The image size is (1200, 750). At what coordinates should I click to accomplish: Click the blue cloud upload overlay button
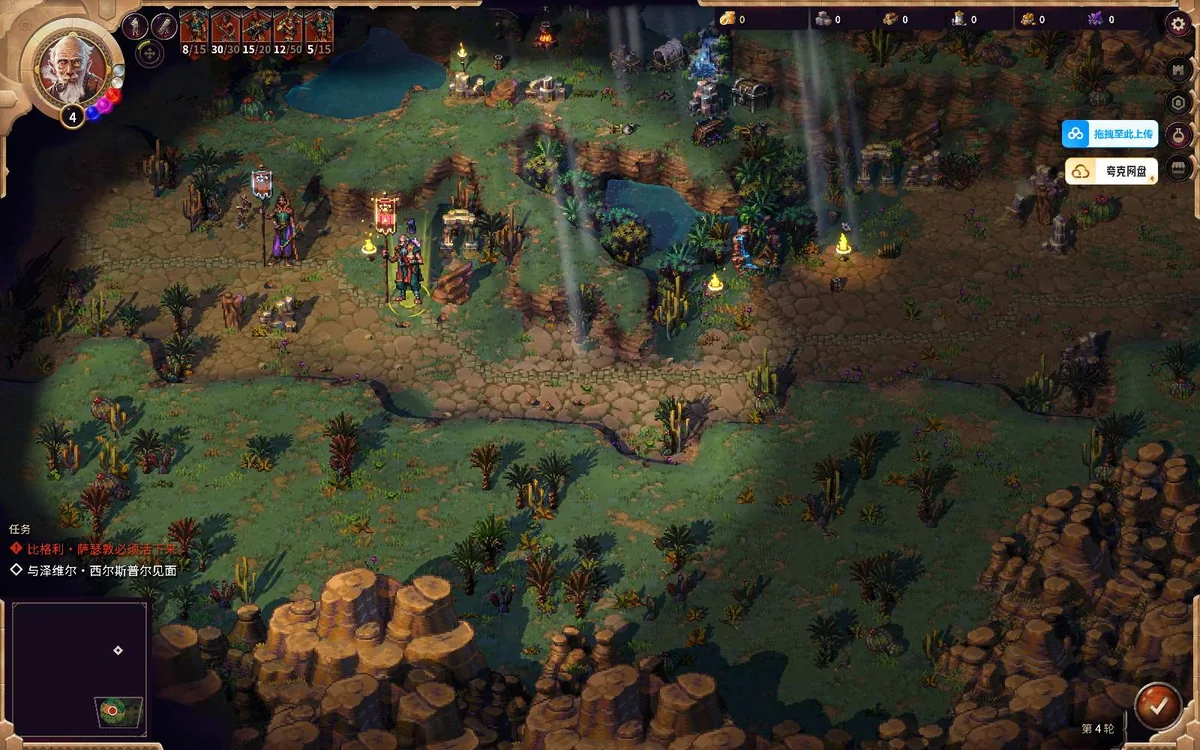tap(1110, 134)
